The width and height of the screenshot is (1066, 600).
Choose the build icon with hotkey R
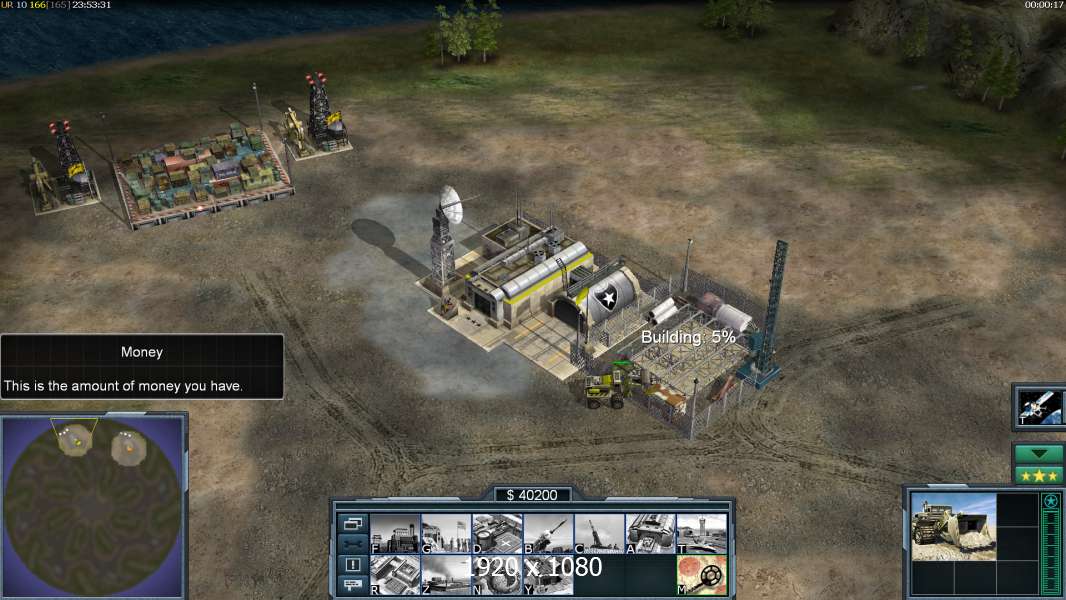click(395, 574)
